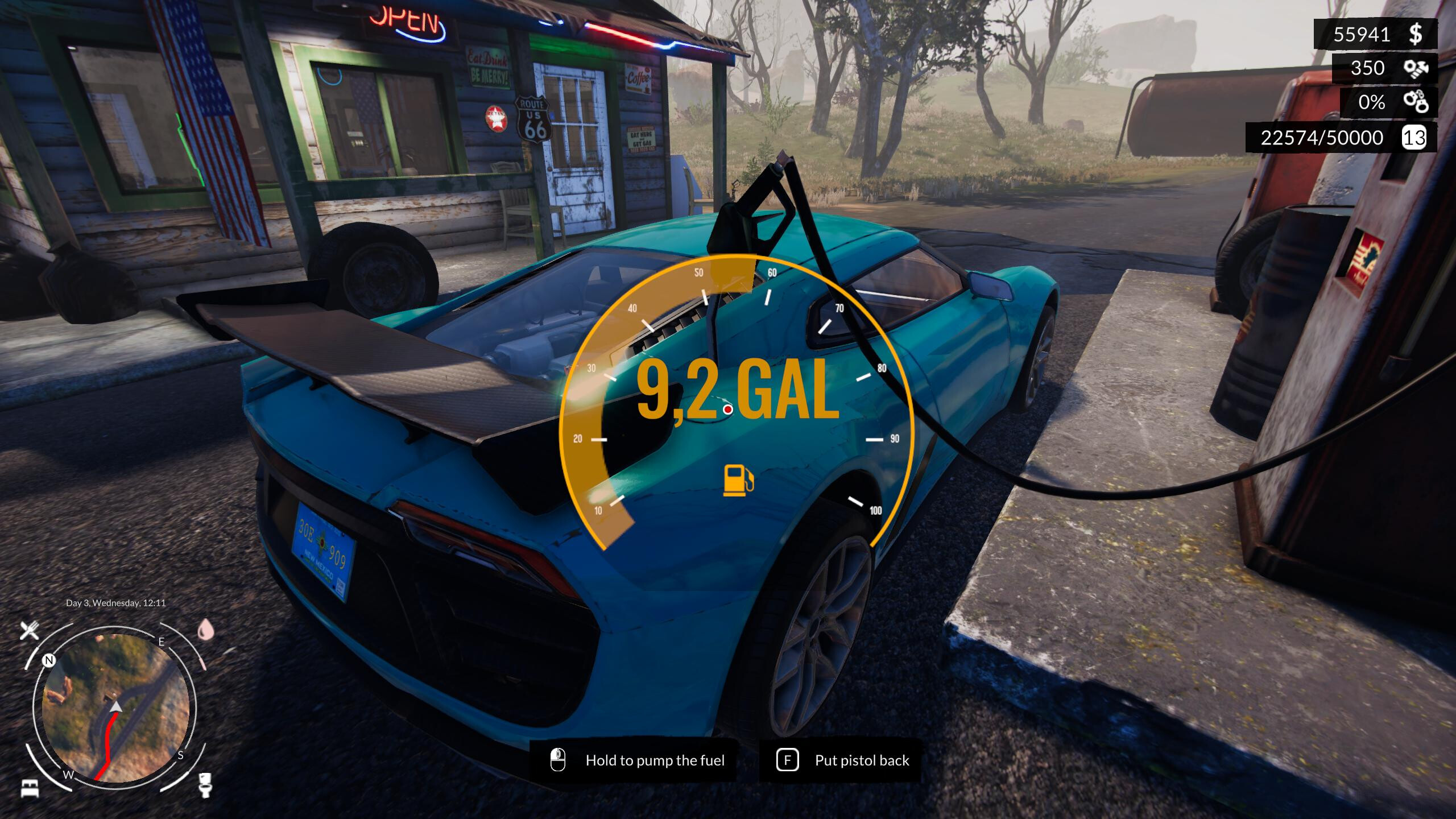
Task: Select the level 13 badge
Action: pyautogui.click(x=1414, y=138)
